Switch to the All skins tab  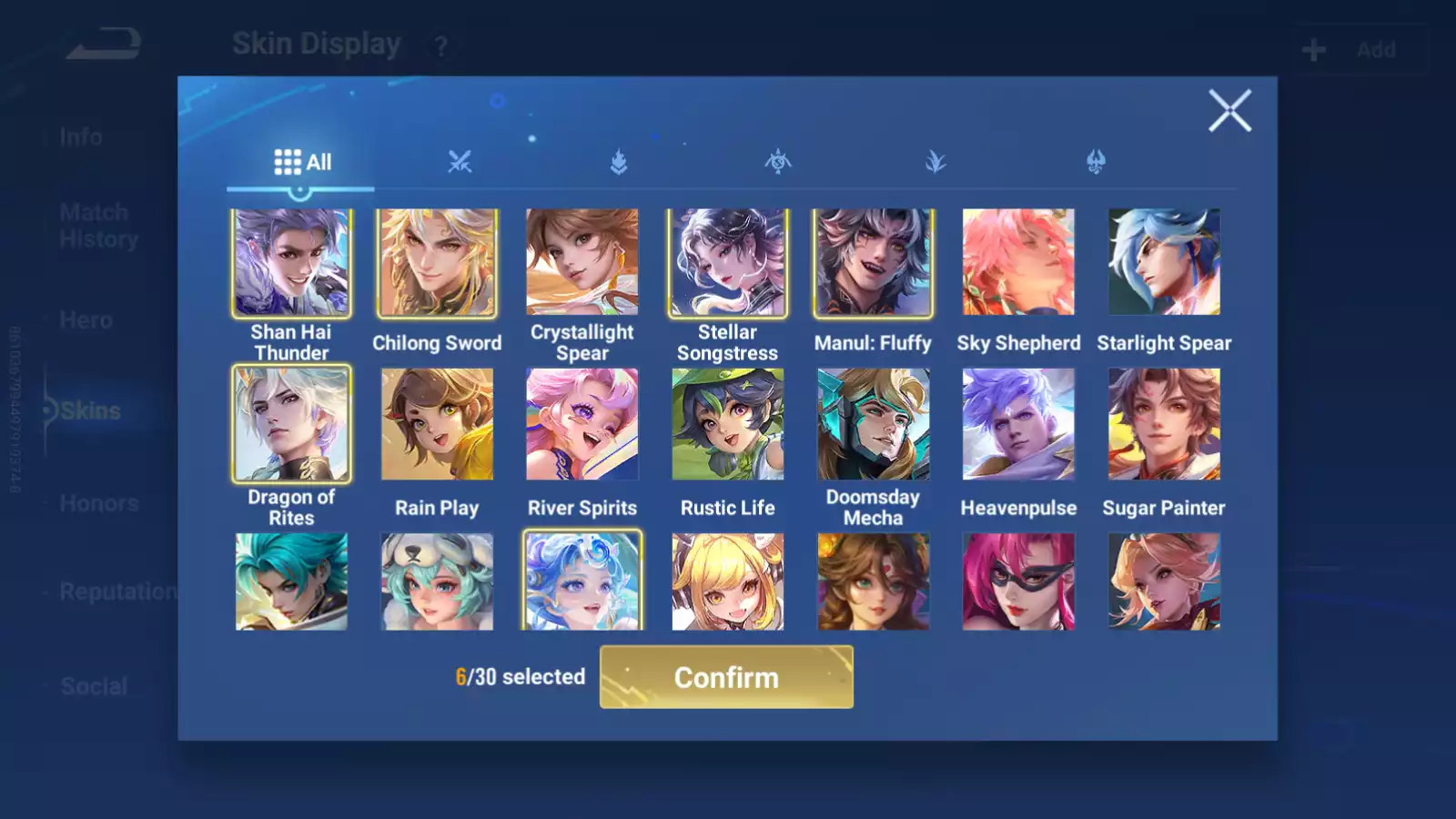tap(302, 163)
